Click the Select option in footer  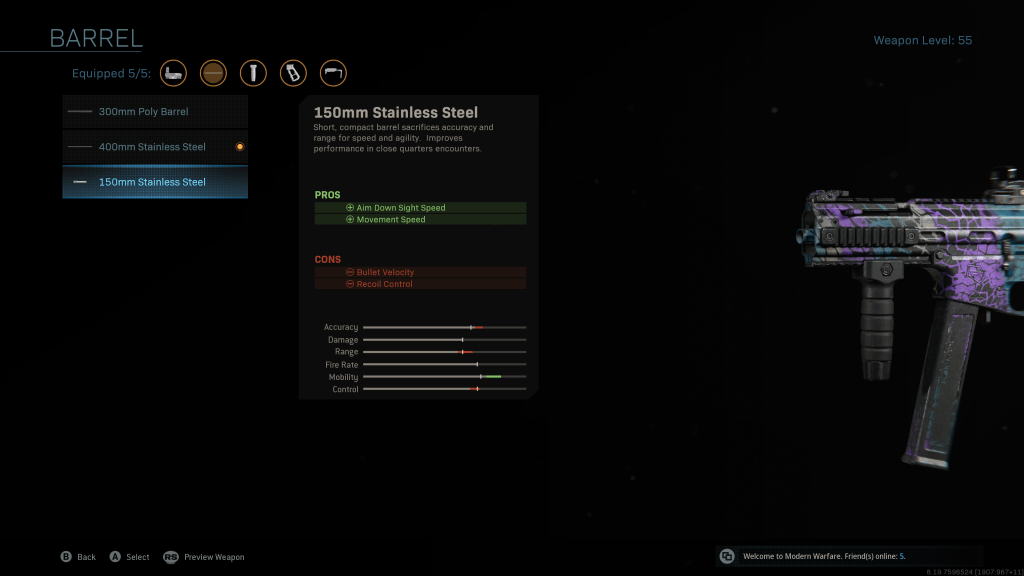click(129, 557)
